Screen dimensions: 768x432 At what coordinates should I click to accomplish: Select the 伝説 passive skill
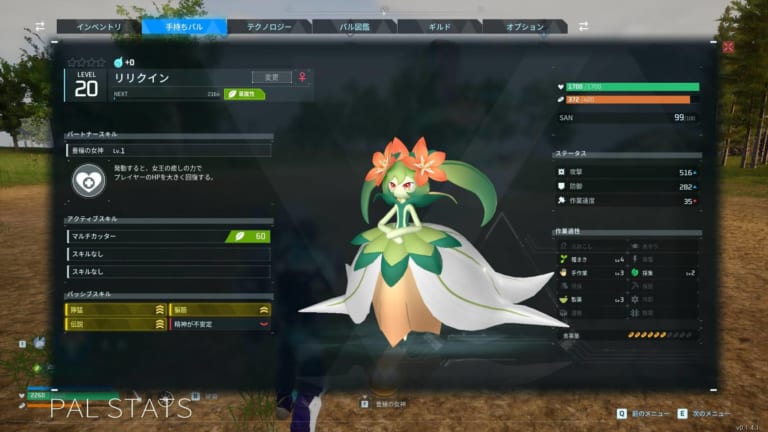[115, 324]
